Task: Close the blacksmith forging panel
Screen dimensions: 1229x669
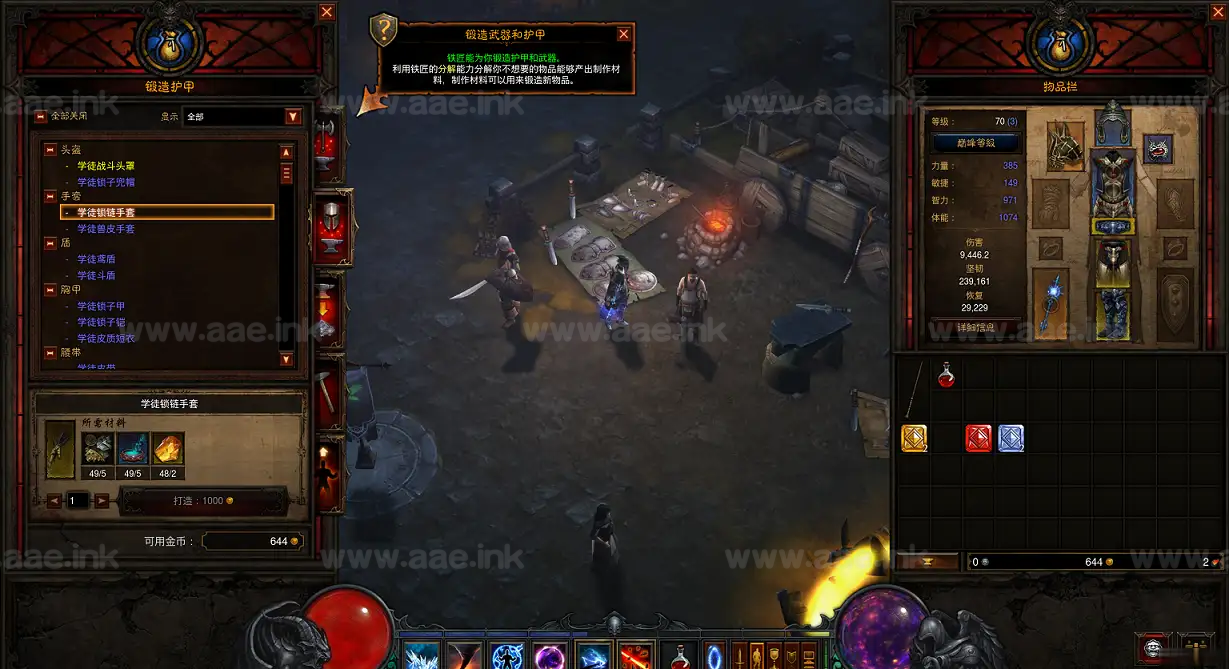Action: tap(327, 12)
